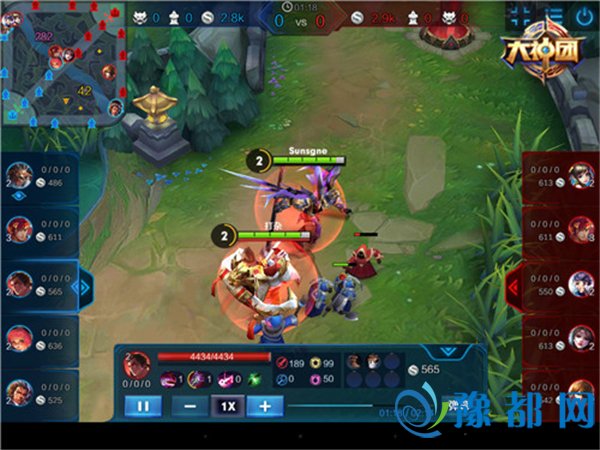The width and height of the screenshot is (600, 450).
Task: Click the 1X playback speed indicator
Action: [227, 407]
